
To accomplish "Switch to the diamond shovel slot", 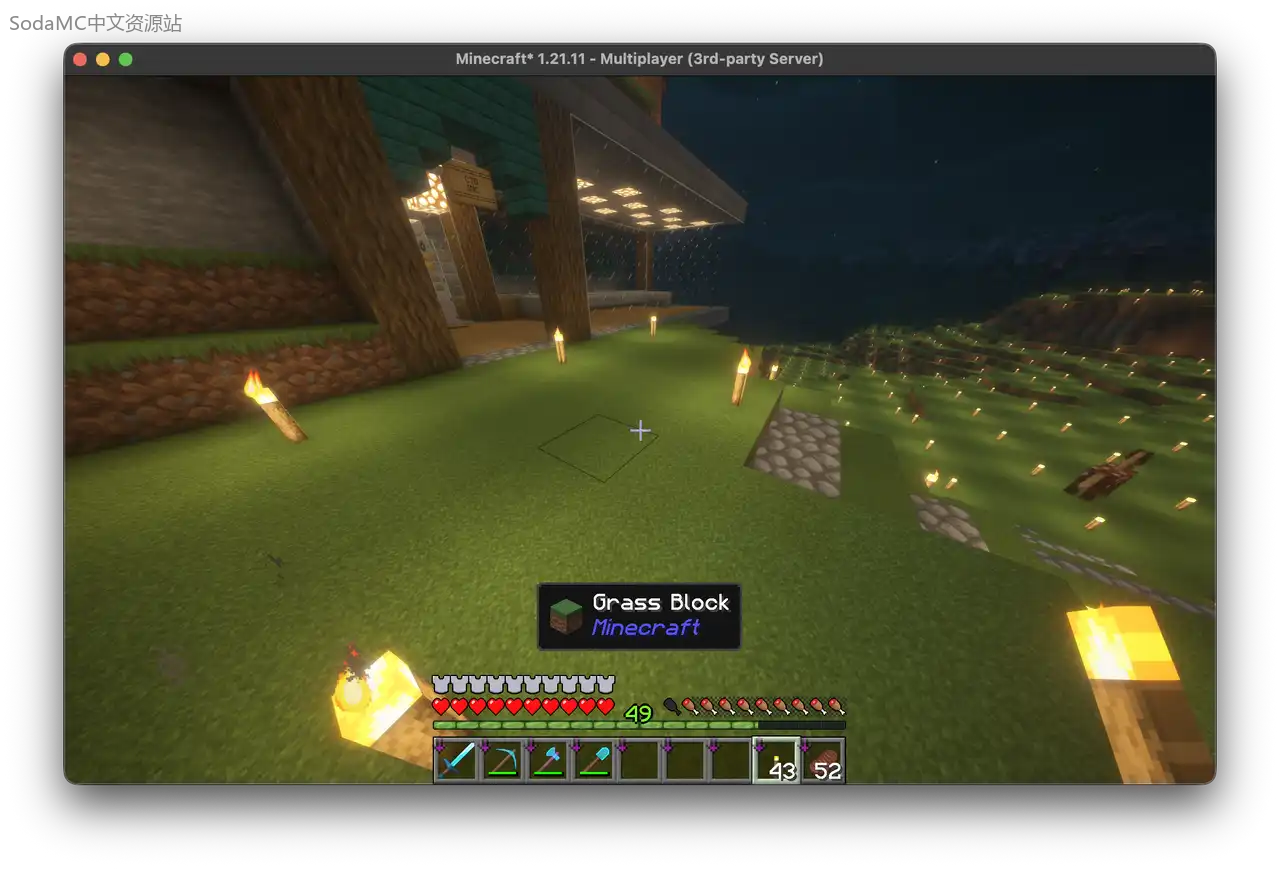I will [593, 761].
